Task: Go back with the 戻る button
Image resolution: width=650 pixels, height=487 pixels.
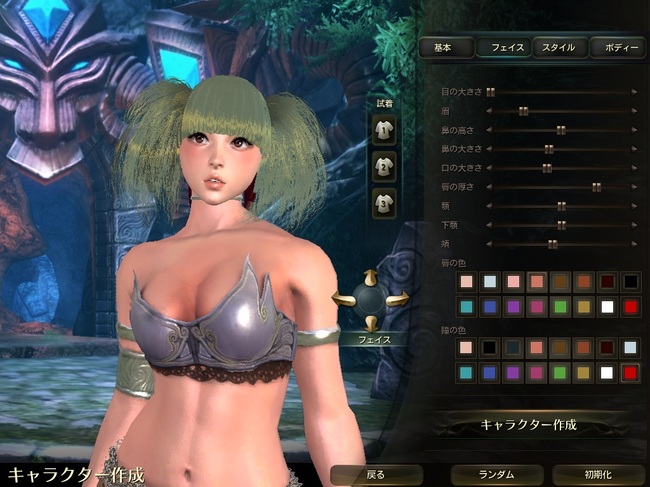Action: (x=375, y=474)
